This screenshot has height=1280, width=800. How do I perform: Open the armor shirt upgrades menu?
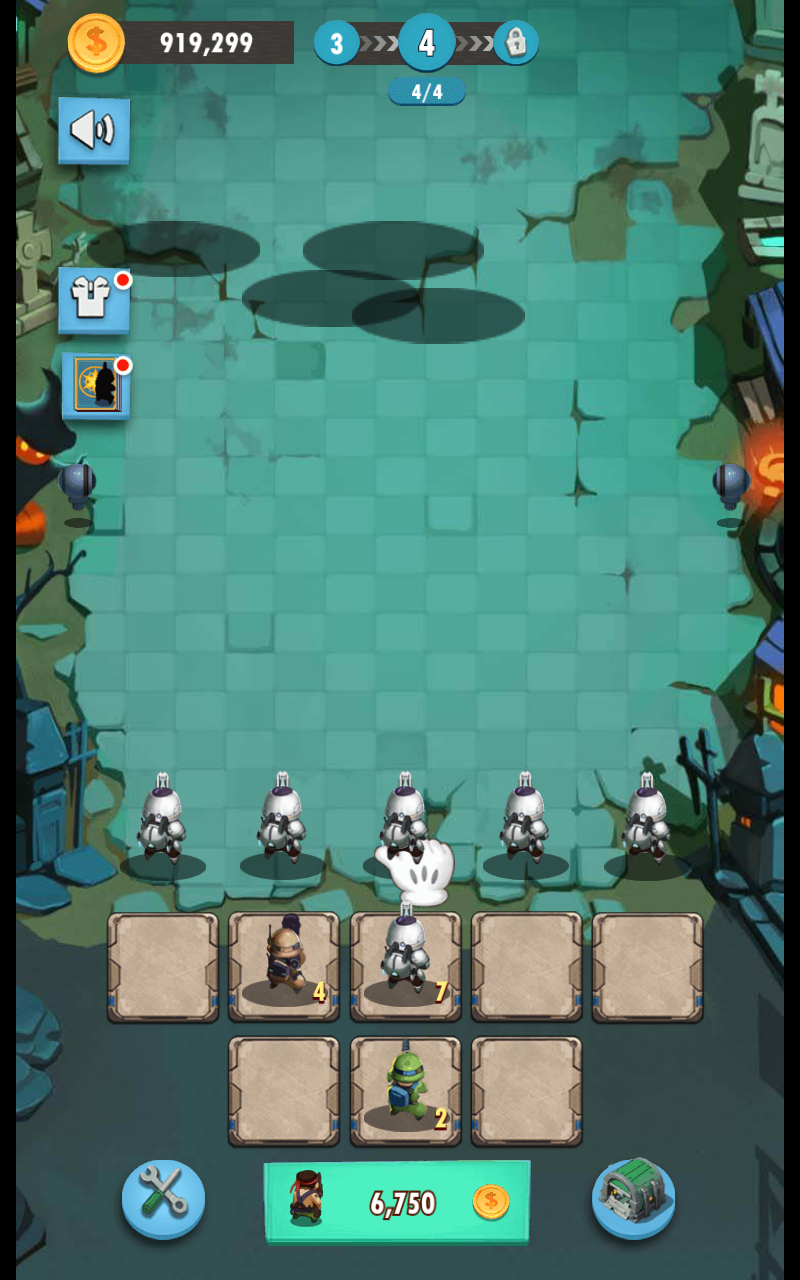click(93, 299)
